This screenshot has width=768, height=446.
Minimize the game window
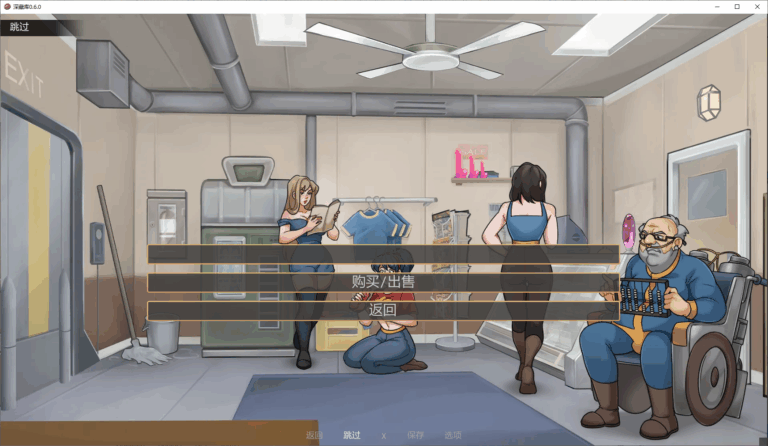(717, 6)
